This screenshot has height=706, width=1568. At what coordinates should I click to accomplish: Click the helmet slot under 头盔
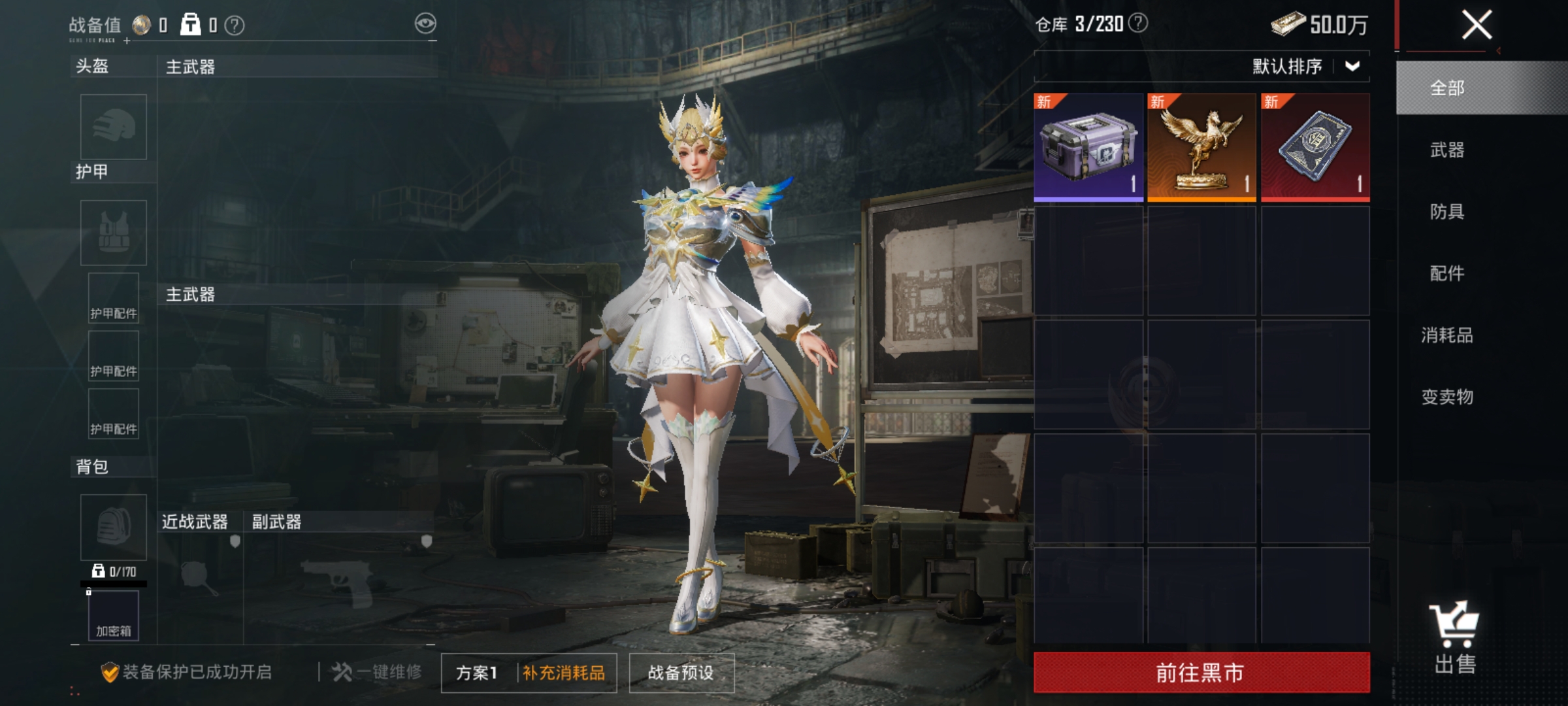point(112,128)
